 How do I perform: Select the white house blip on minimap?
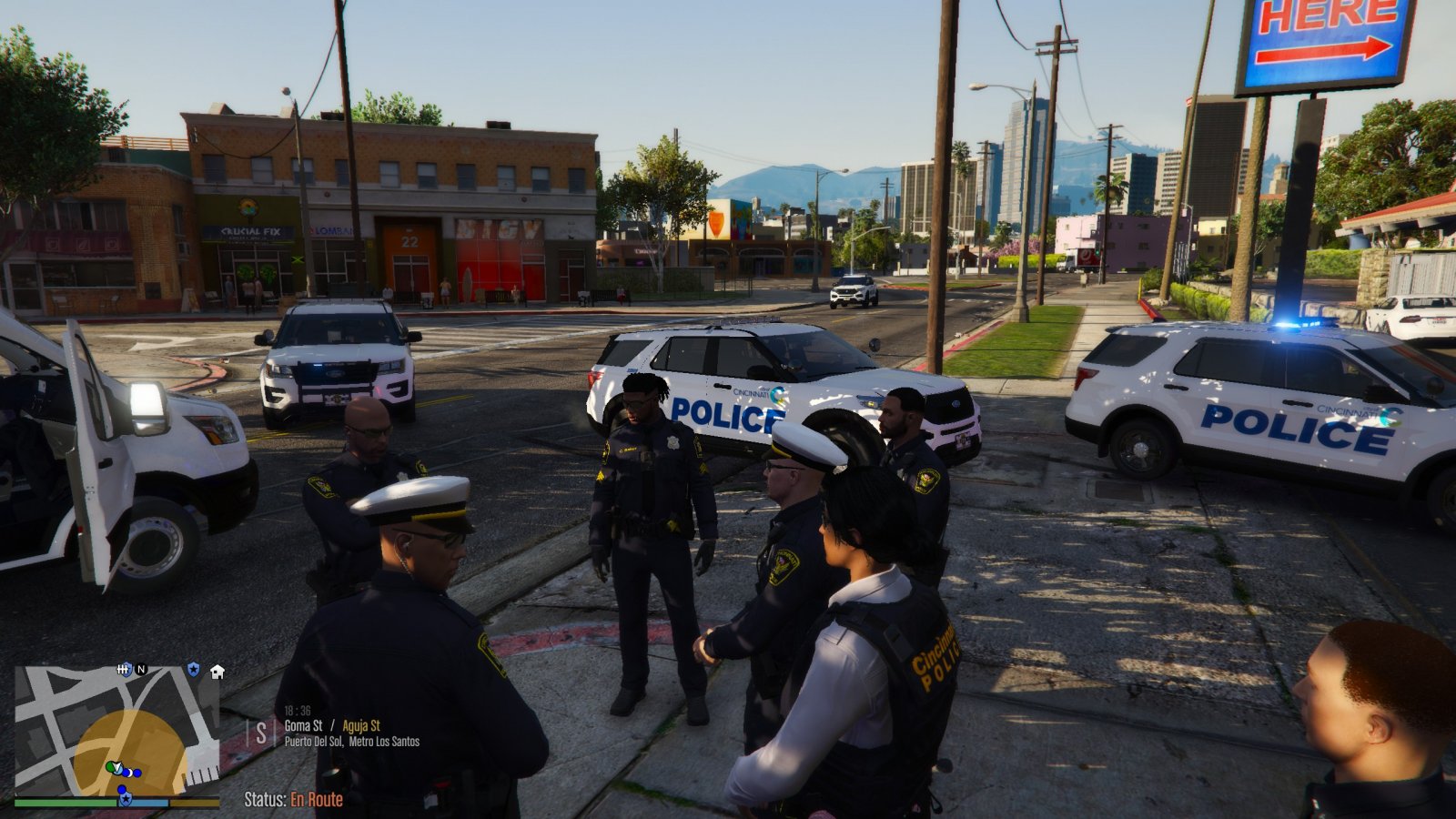[x=217, y=672]
